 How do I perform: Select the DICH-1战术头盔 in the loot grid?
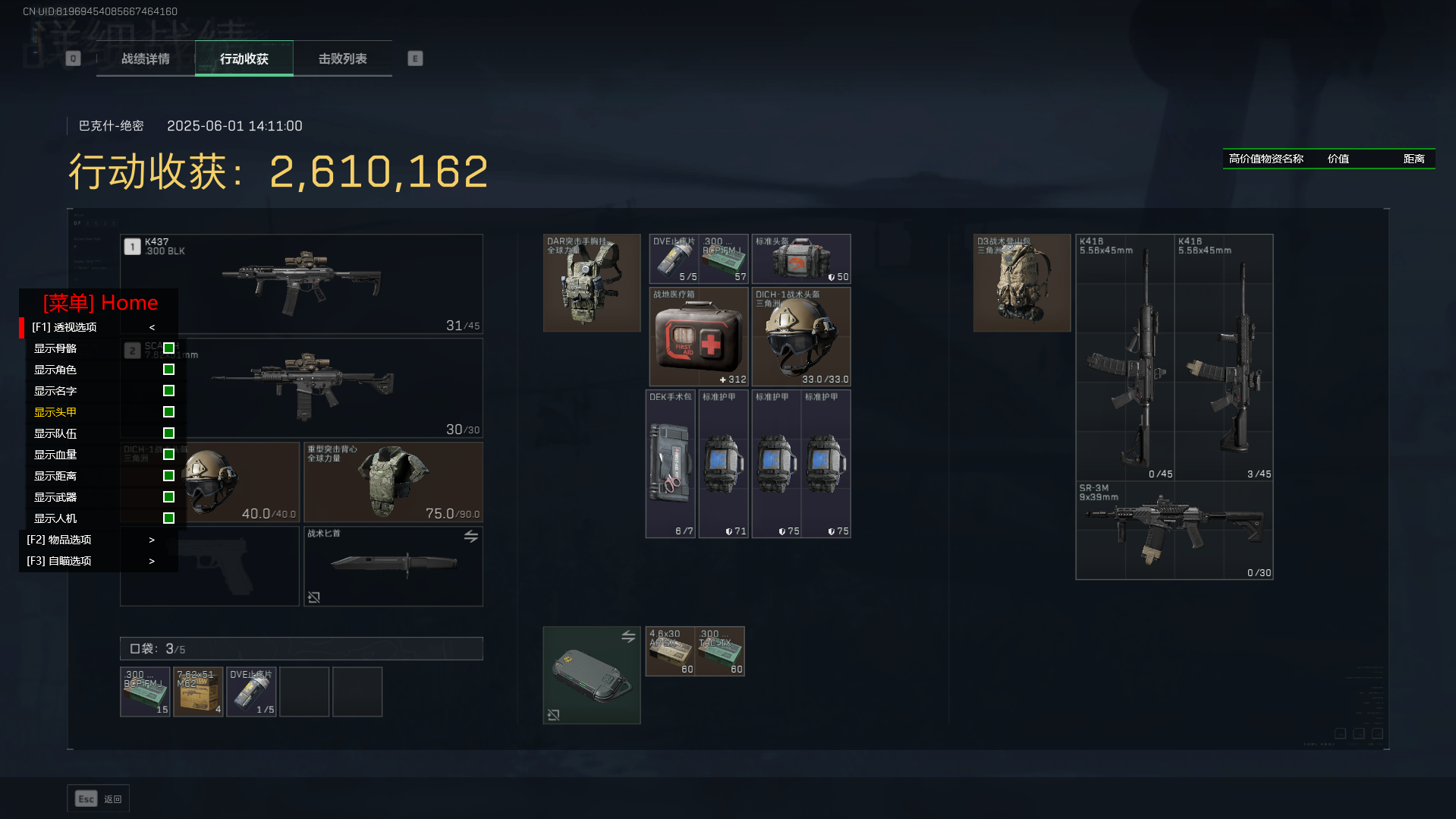(x=801, y=336)
